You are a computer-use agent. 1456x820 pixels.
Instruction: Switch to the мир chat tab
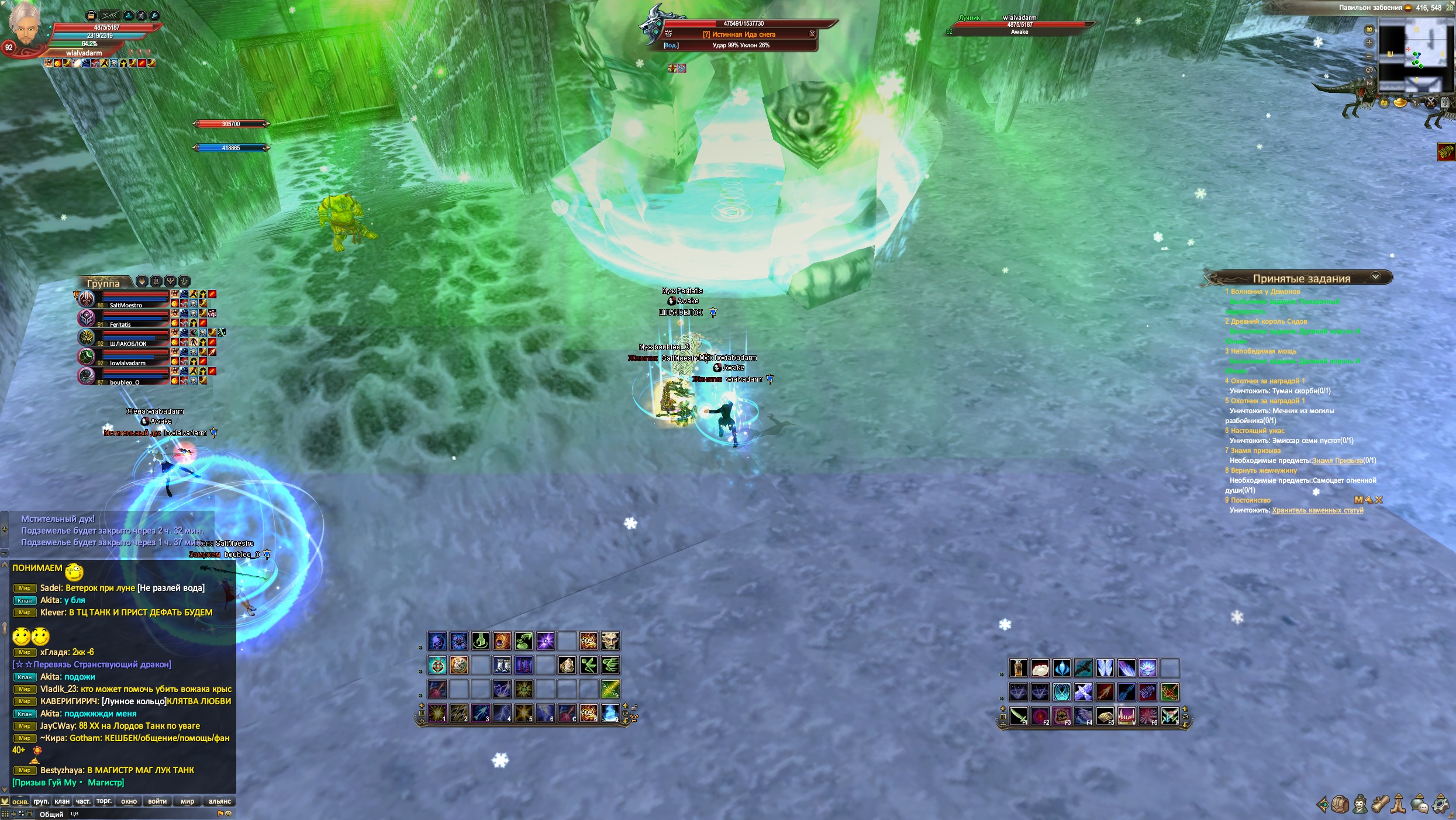(187, 801)
